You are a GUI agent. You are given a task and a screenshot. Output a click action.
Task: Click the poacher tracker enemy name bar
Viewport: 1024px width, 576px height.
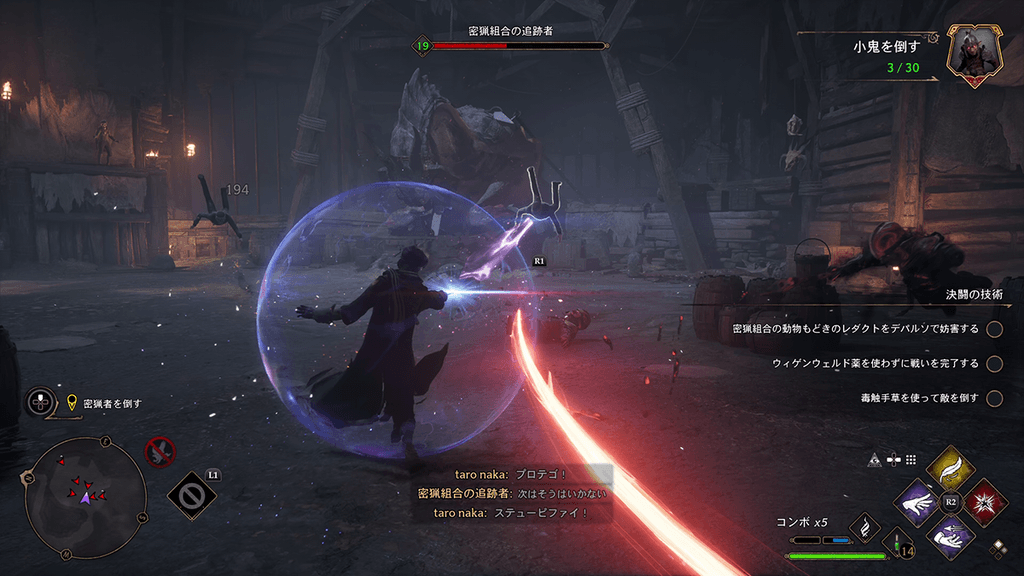[511, 45]
